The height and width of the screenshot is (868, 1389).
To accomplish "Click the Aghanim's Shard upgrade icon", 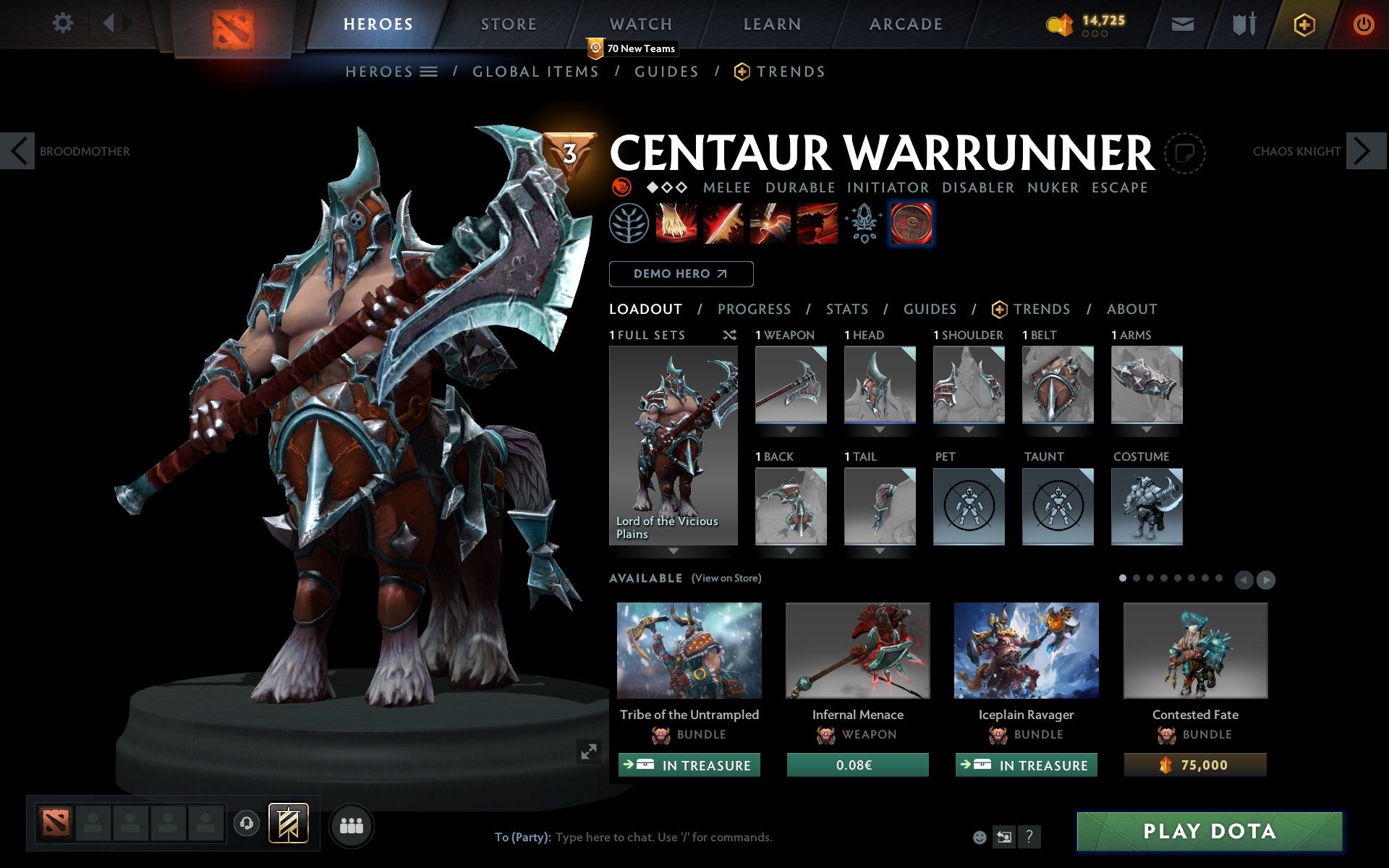I will click(x=863, y=224).
